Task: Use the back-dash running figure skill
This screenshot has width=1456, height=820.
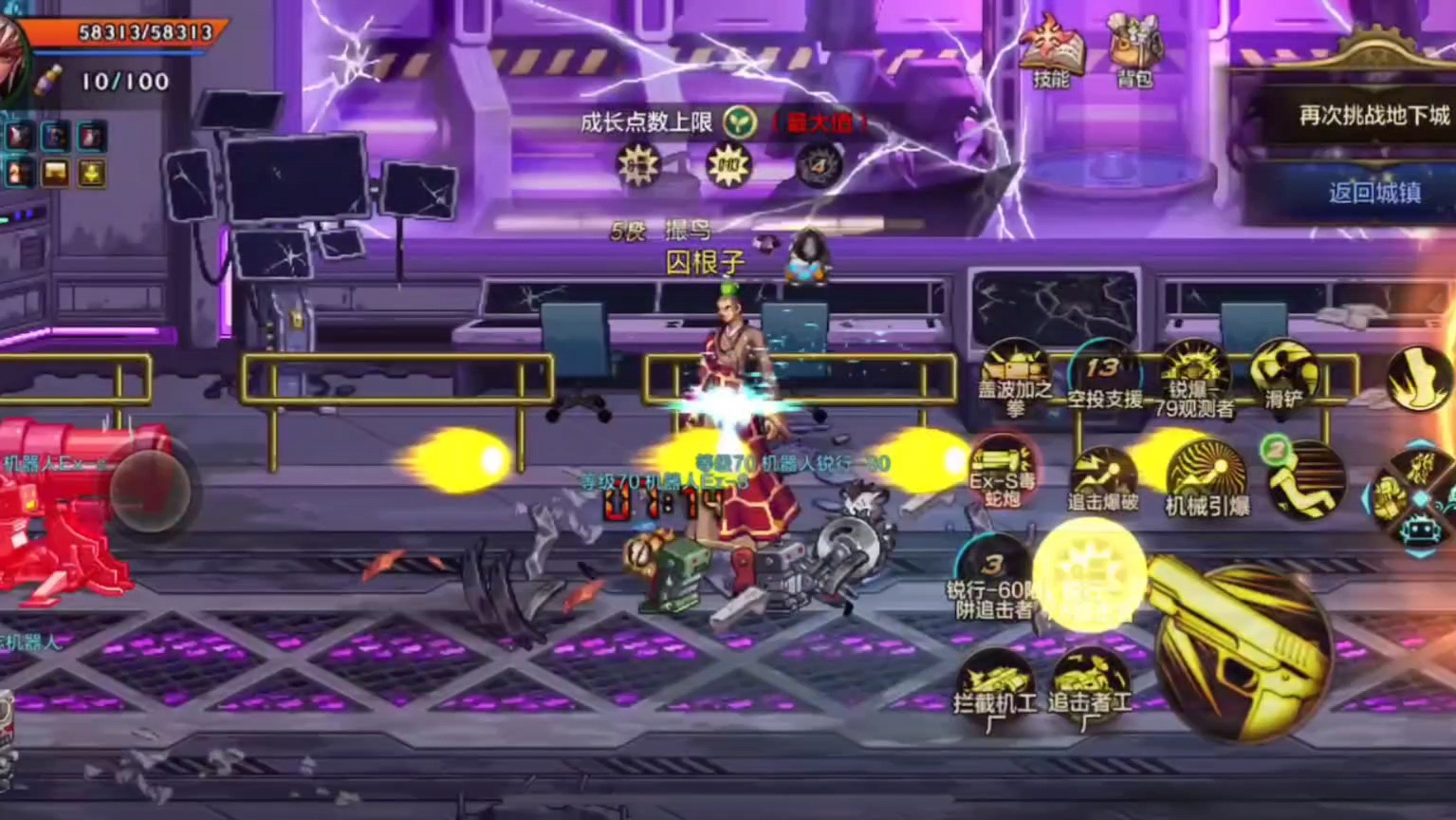Action: point(1307,479)
